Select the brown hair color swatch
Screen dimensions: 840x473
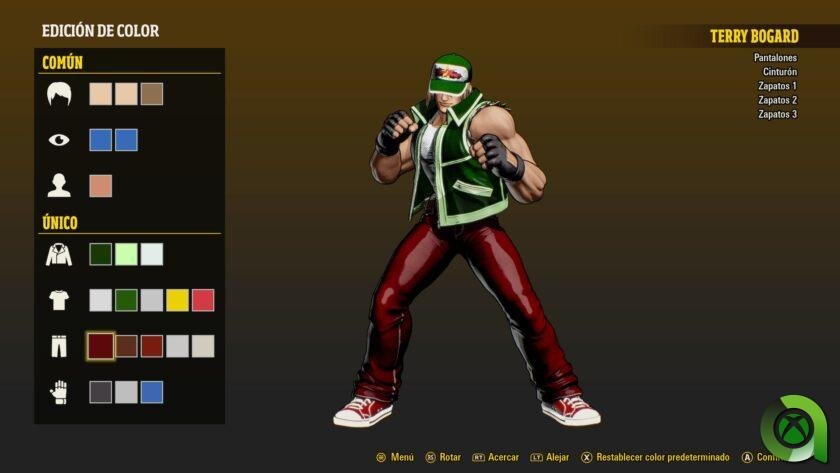152,94
